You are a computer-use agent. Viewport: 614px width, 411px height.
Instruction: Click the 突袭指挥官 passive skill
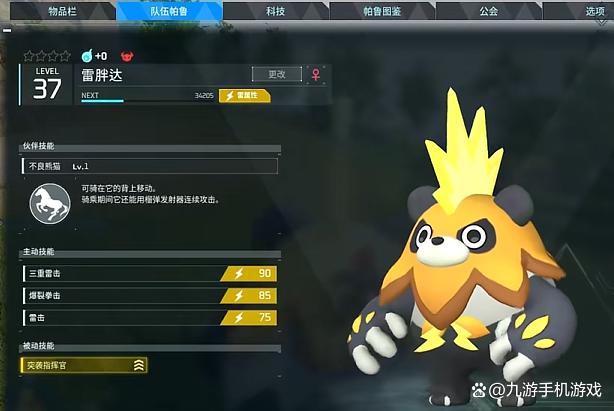(x=84, y=366)
